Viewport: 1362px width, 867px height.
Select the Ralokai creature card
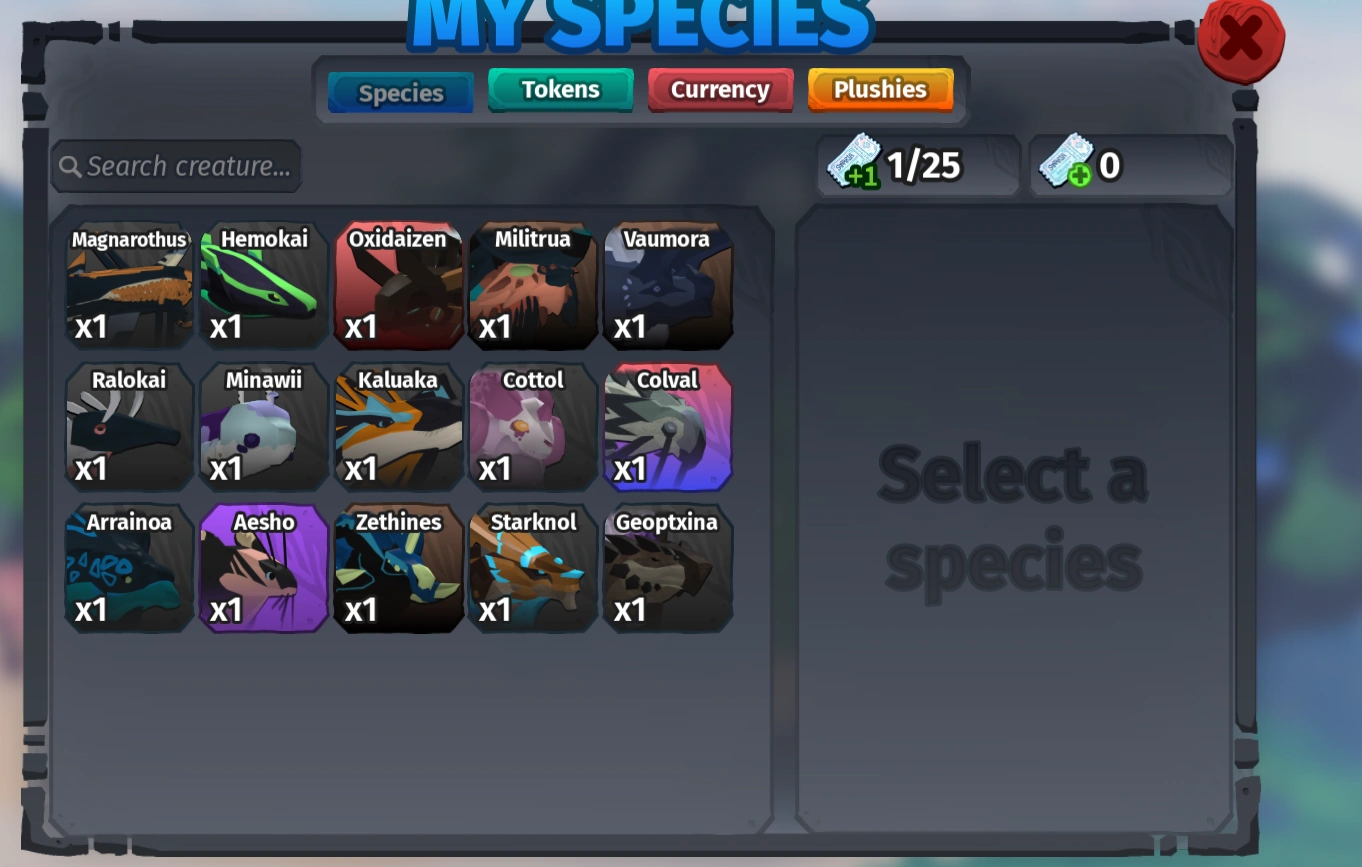click(x=128, y=427)
